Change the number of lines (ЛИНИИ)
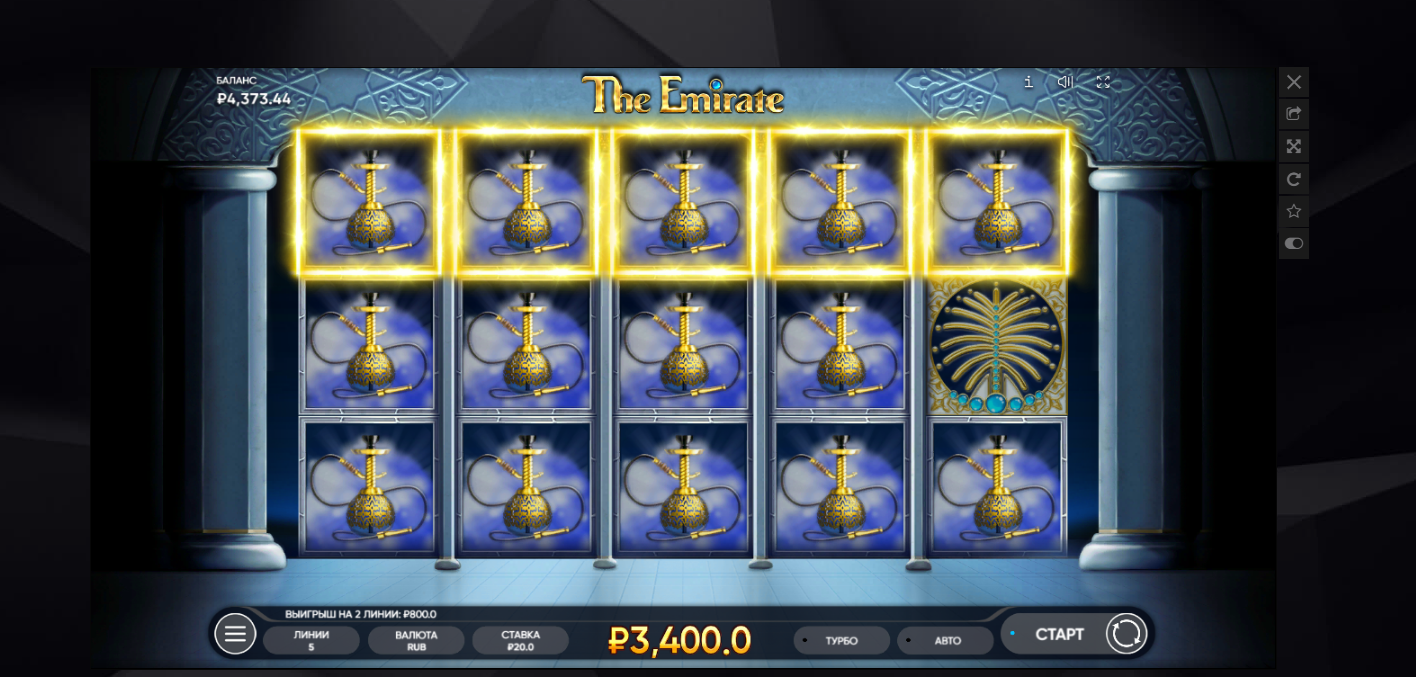 (x=311, y=640)
